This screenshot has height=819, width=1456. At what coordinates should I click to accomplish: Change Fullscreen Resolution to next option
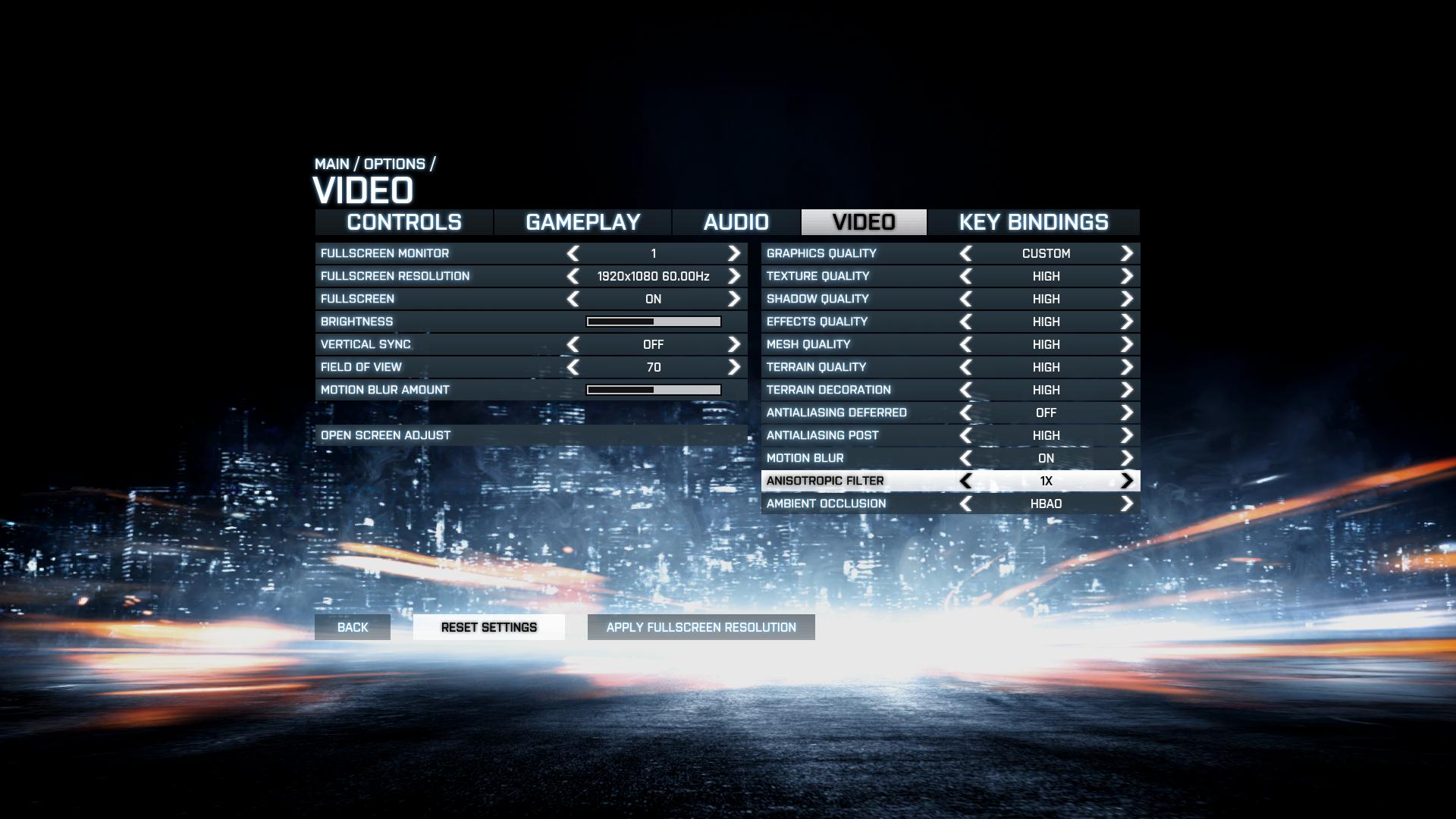coord(733,276)
